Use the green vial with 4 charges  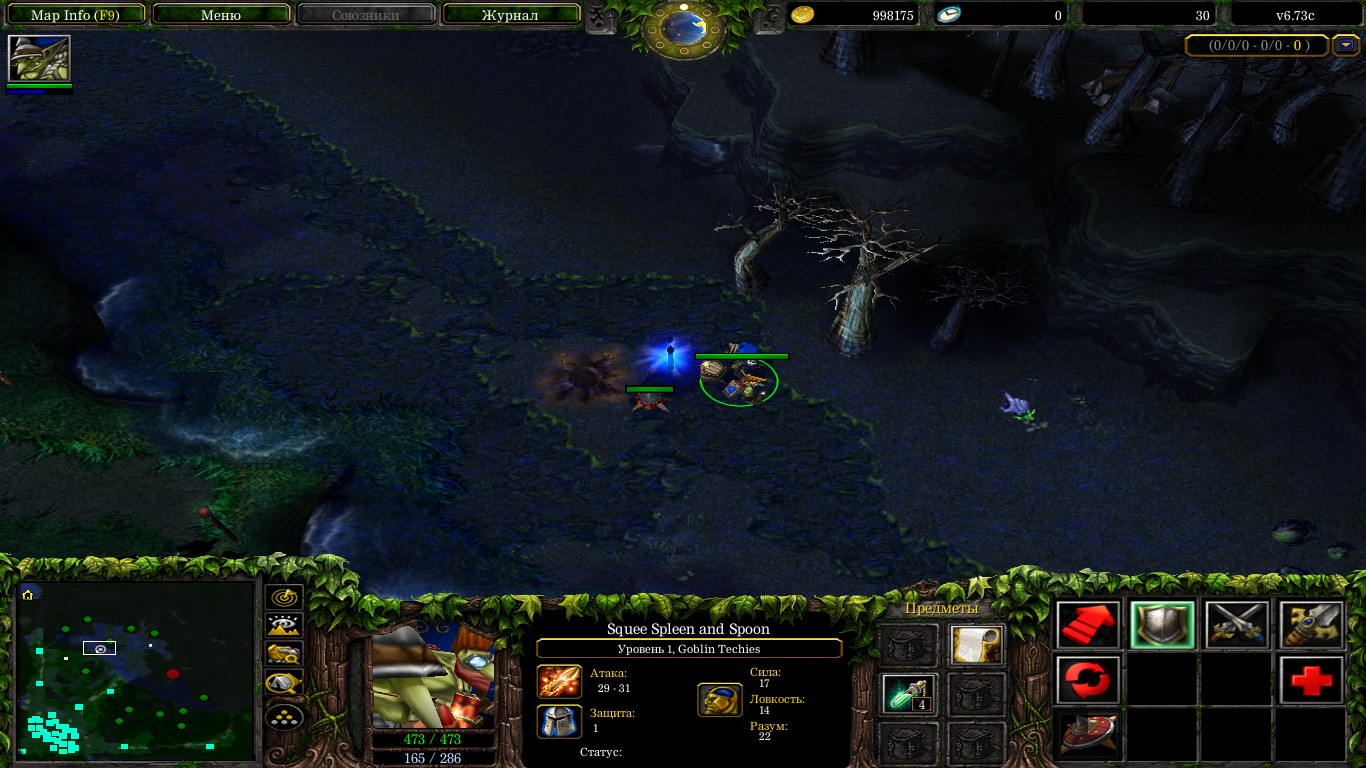(x=909, y=694)
